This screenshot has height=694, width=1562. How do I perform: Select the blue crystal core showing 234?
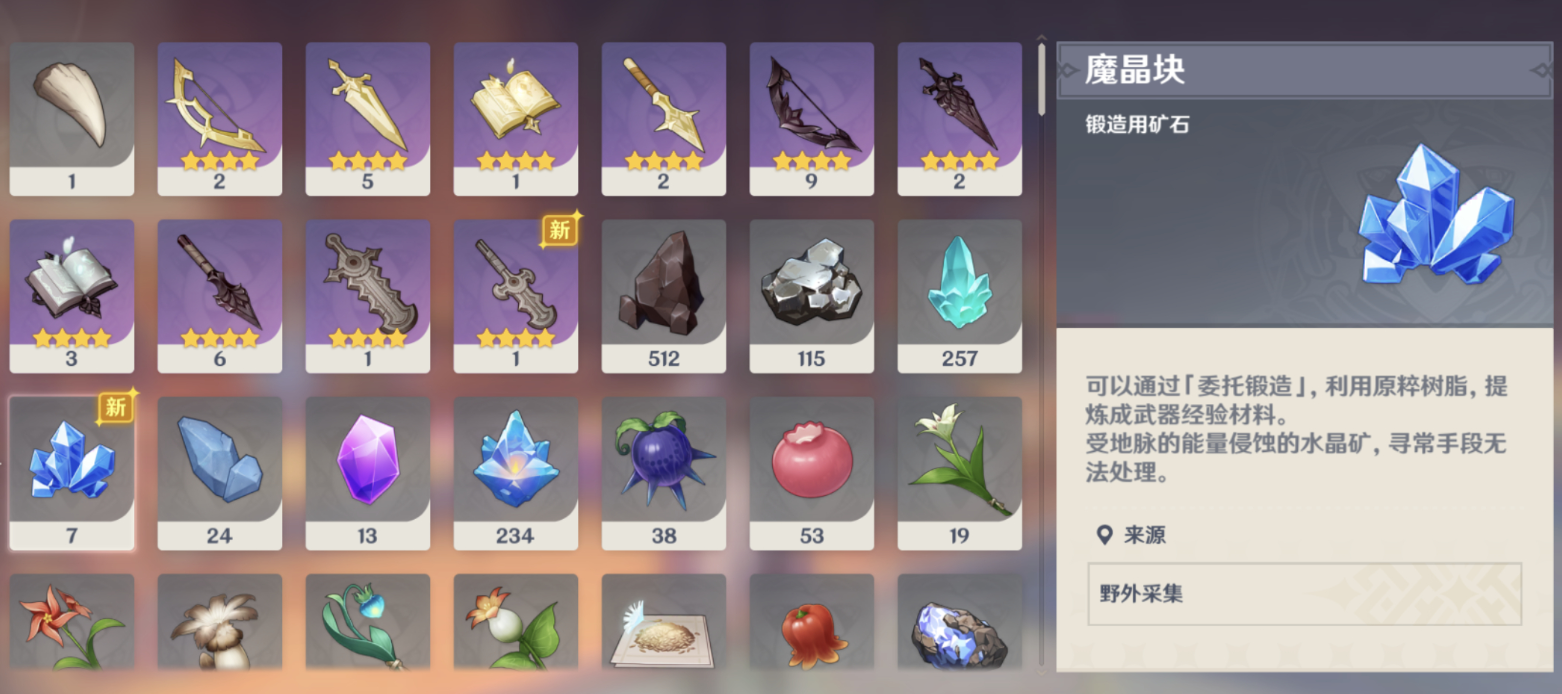tap(515, 471)
